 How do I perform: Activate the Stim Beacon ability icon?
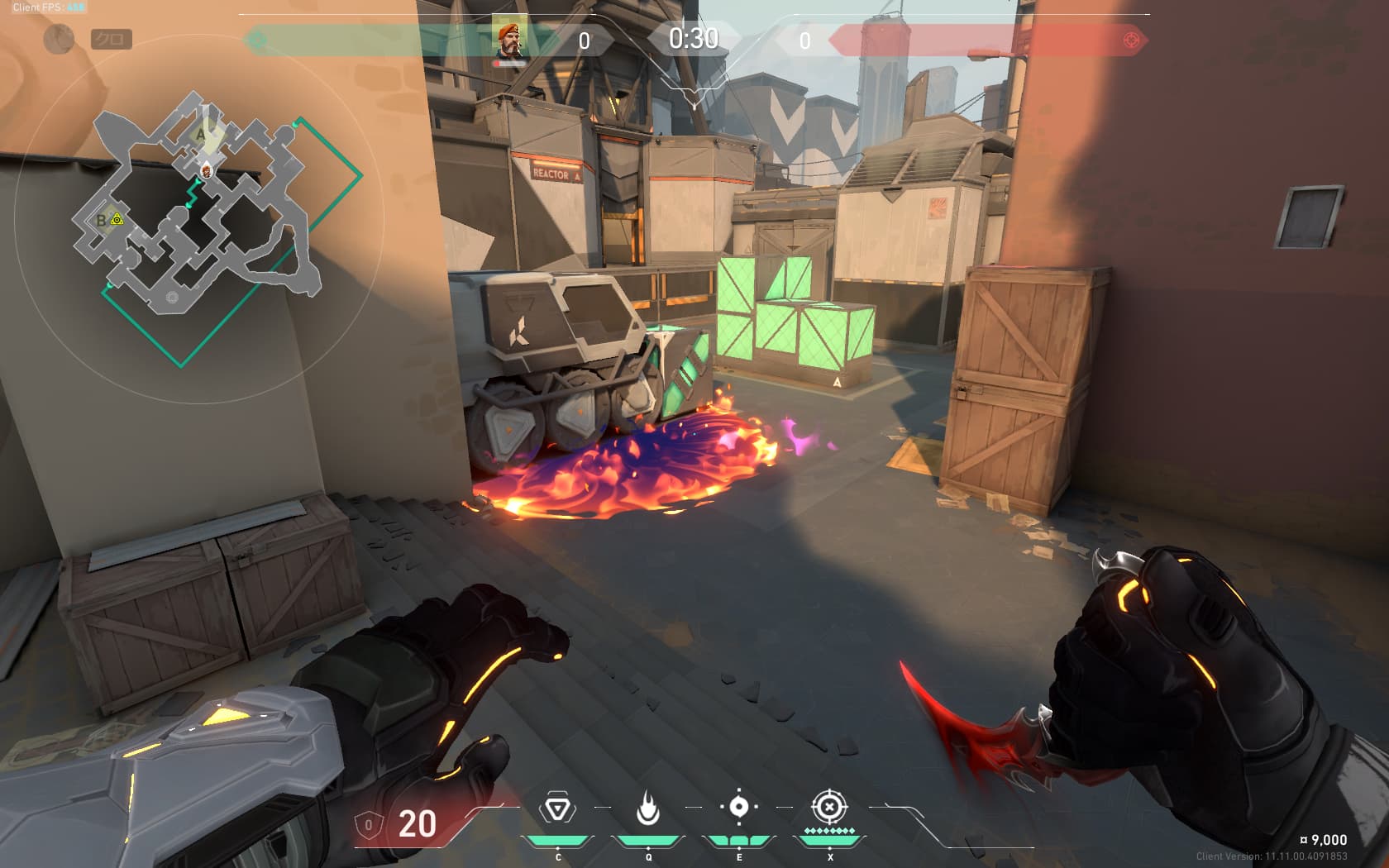[x=557, y=808]
